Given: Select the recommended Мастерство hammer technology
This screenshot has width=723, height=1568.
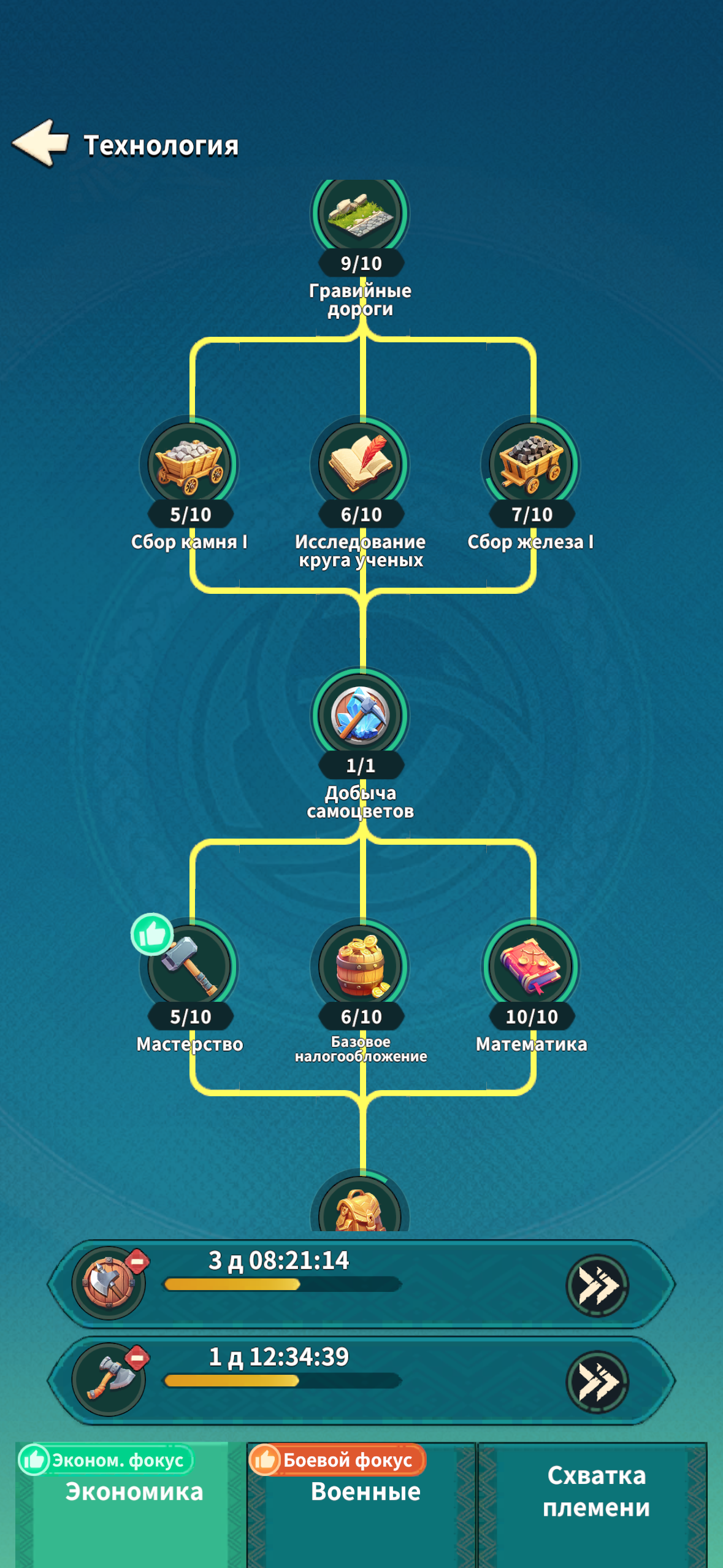Looking at the screenshot, I should (189, 967).
